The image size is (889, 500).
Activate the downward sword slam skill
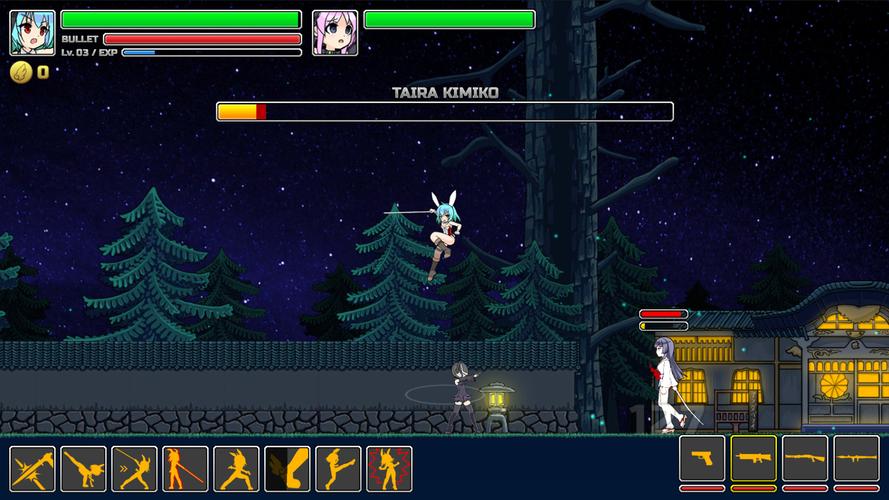pyautogui.click(x=33, y=468)
